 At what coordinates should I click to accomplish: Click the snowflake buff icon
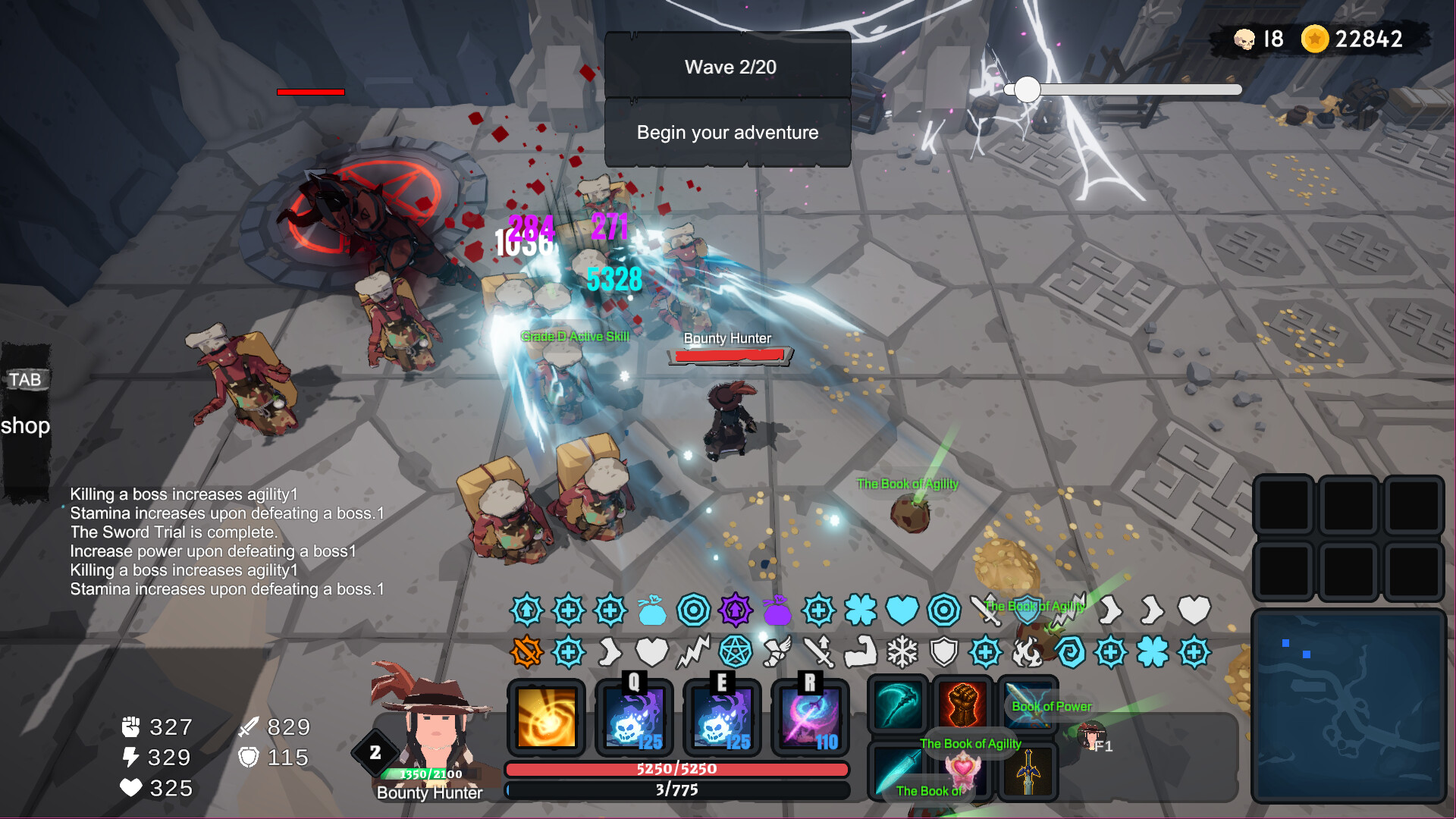pos(902,652)
